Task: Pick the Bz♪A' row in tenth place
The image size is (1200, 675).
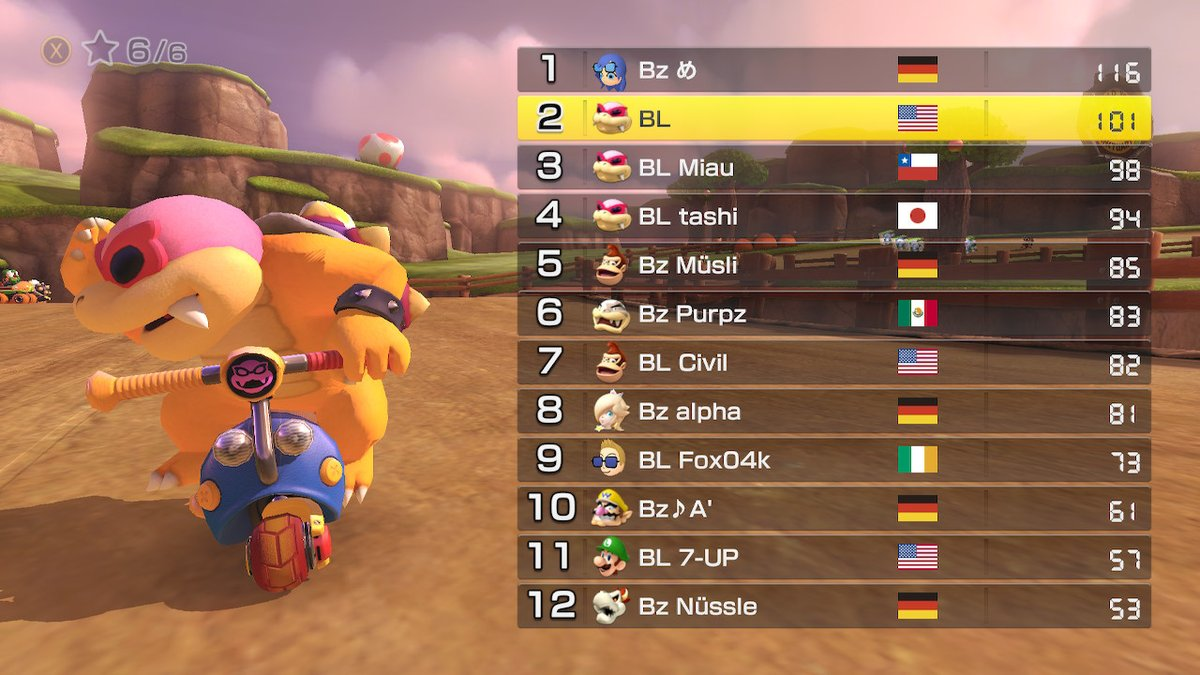Action: point(833,509)
